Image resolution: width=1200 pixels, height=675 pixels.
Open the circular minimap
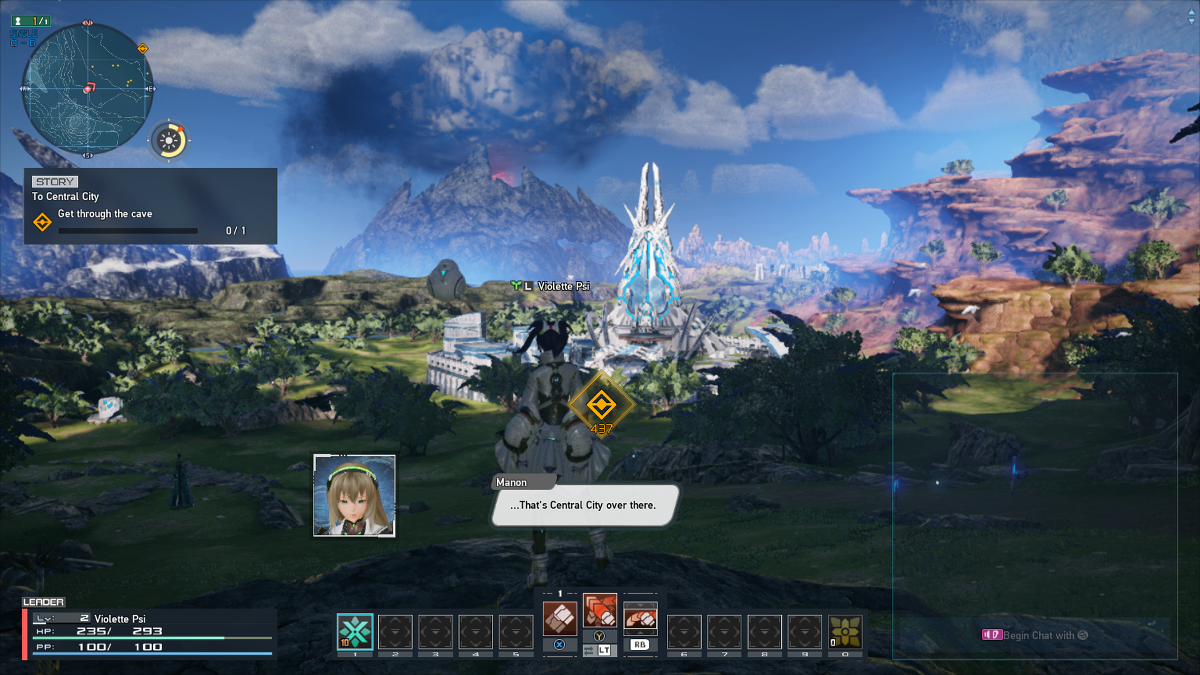coord(88,87)
